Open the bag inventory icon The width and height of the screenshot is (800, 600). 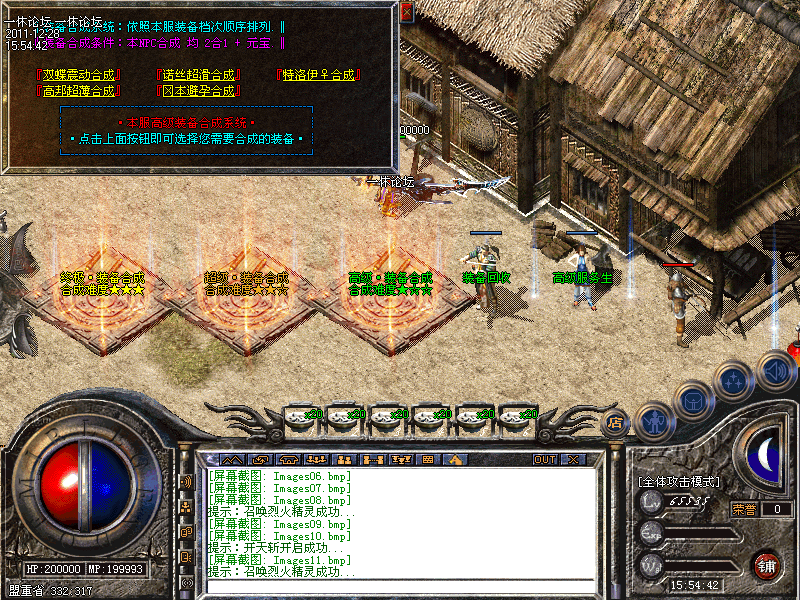(x=694, y=399)
